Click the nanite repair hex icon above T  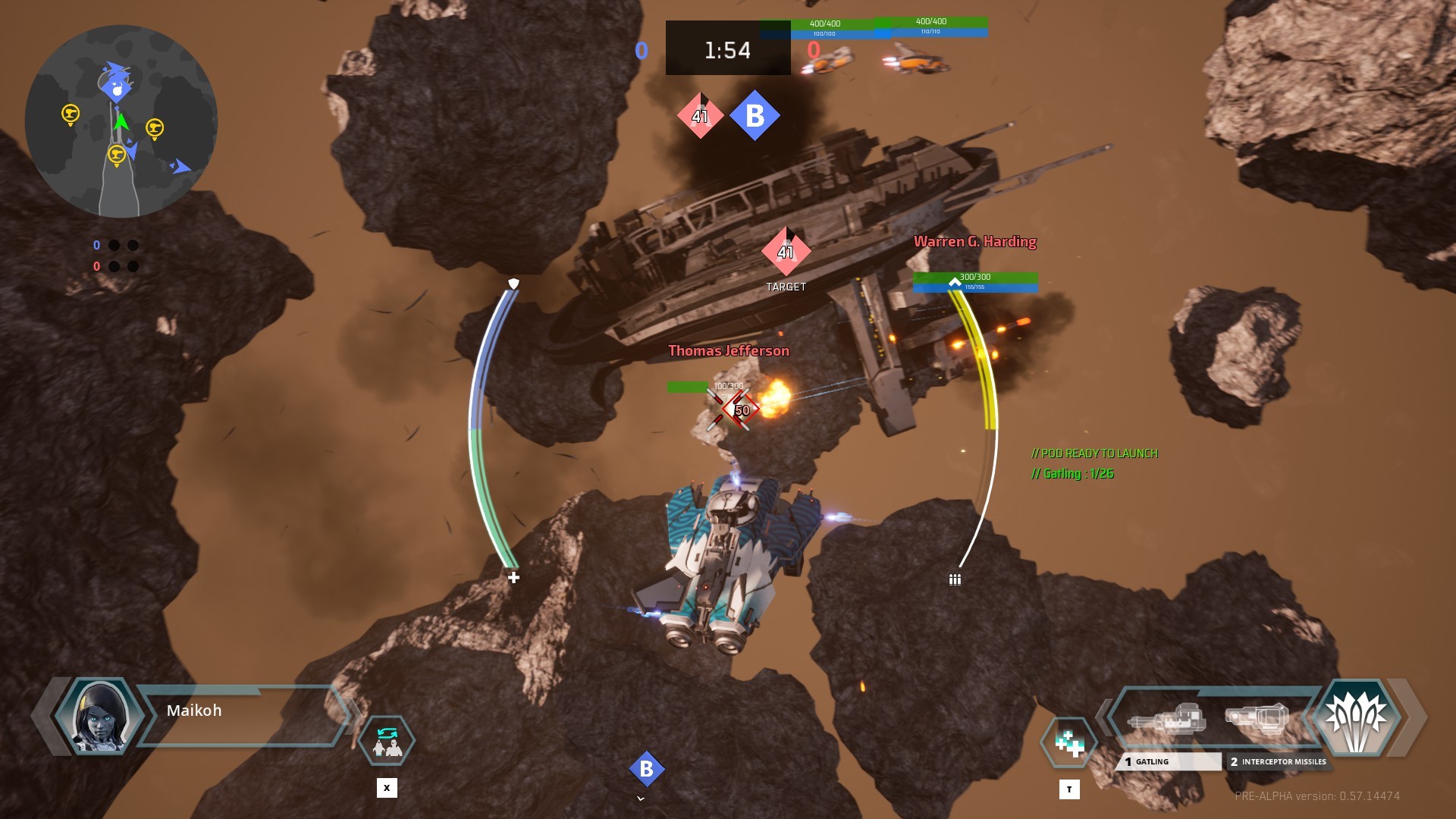(x=1068, y=741)
